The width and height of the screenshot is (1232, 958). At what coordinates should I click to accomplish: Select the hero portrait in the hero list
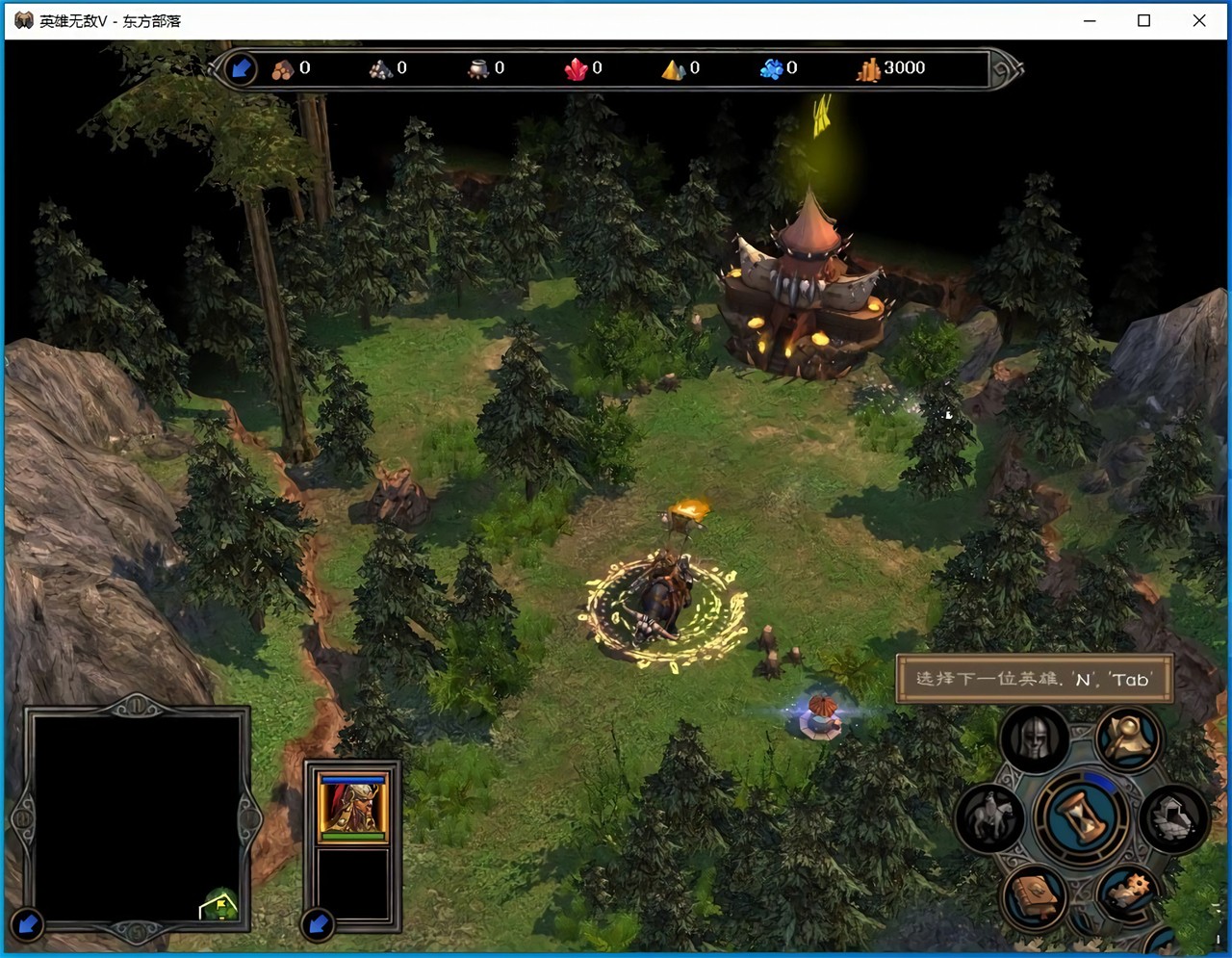[353, 806]
